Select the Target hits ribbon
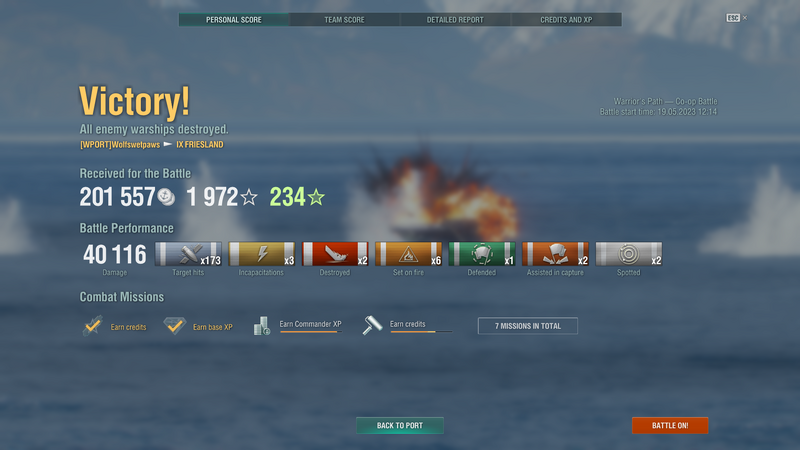Image resolution: width=800 pixels, height=450 pixels. 189,255
